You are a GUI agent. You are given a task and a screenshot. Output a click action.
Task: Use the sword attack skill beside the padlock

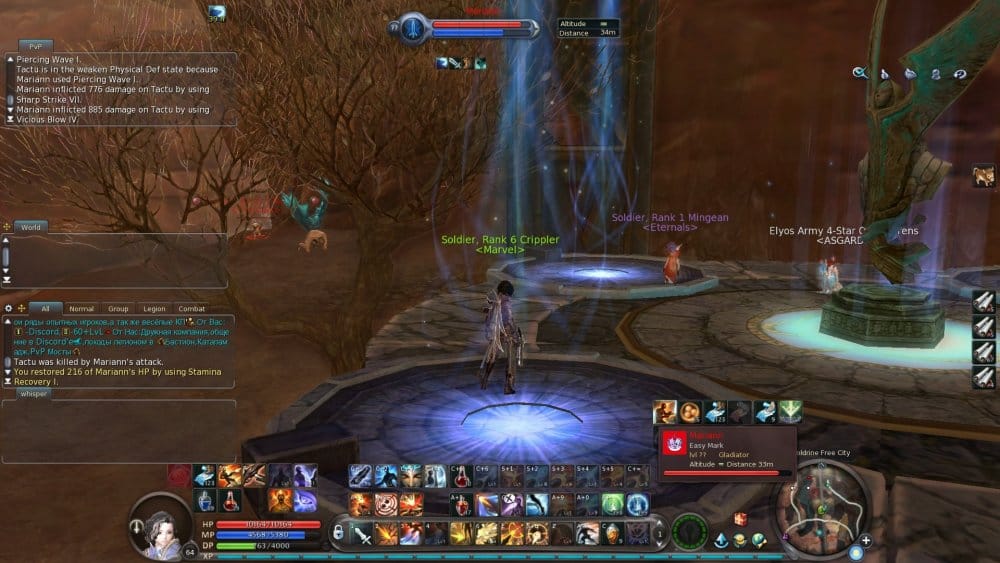(361, 533)
